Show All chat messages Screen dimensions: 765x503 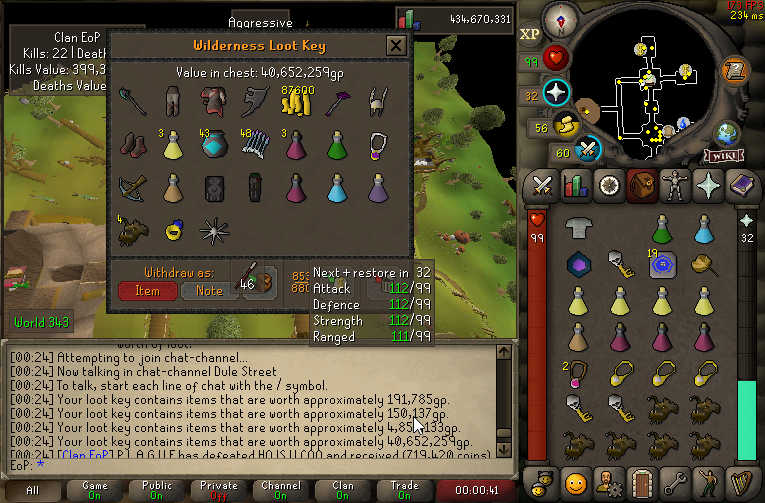(32, 490)
